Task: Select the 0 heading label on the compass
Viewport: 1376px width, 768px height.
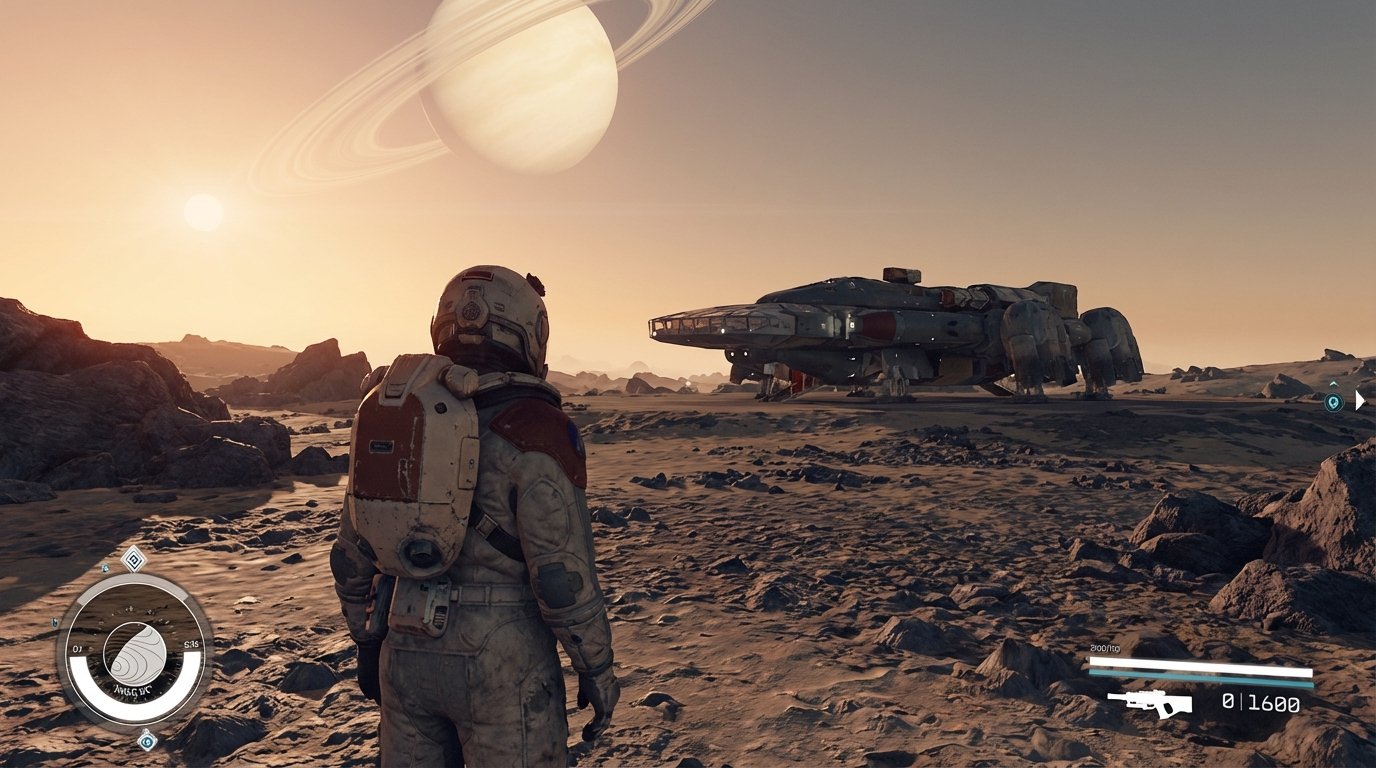Action: coord(77,647)
